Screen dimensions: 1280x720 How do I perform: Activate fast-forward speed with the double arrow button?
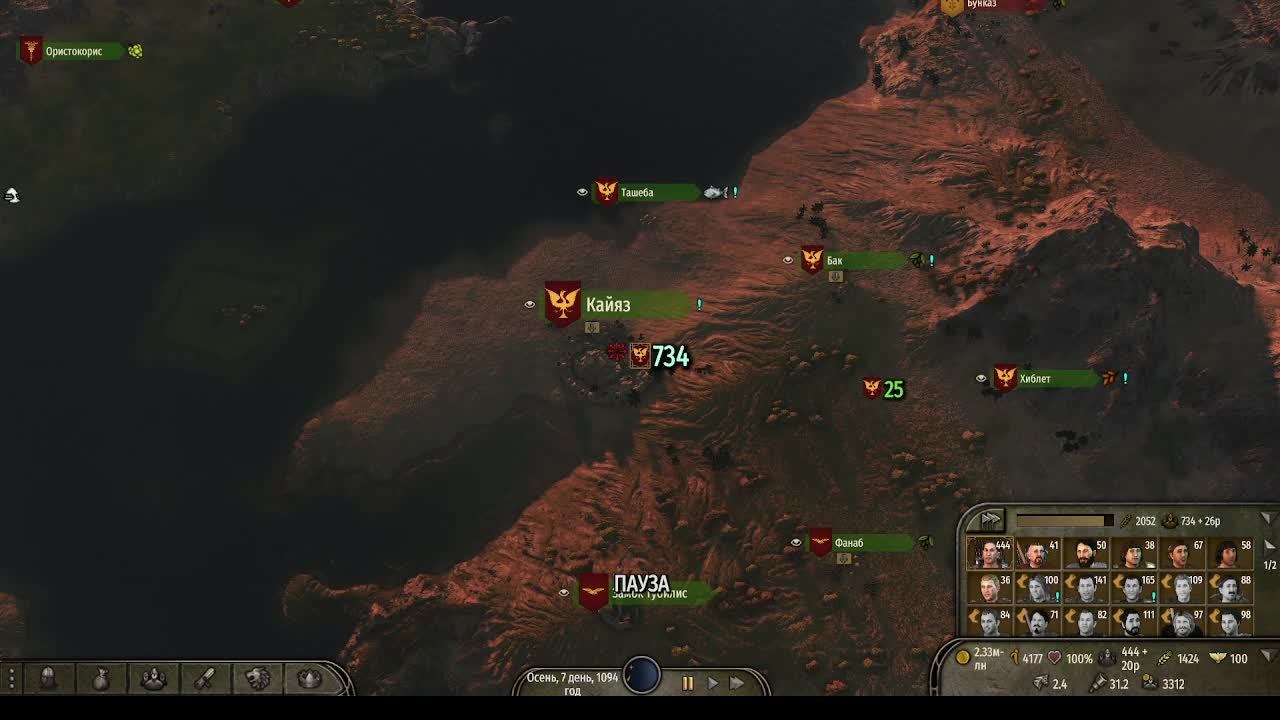(737, 684)
